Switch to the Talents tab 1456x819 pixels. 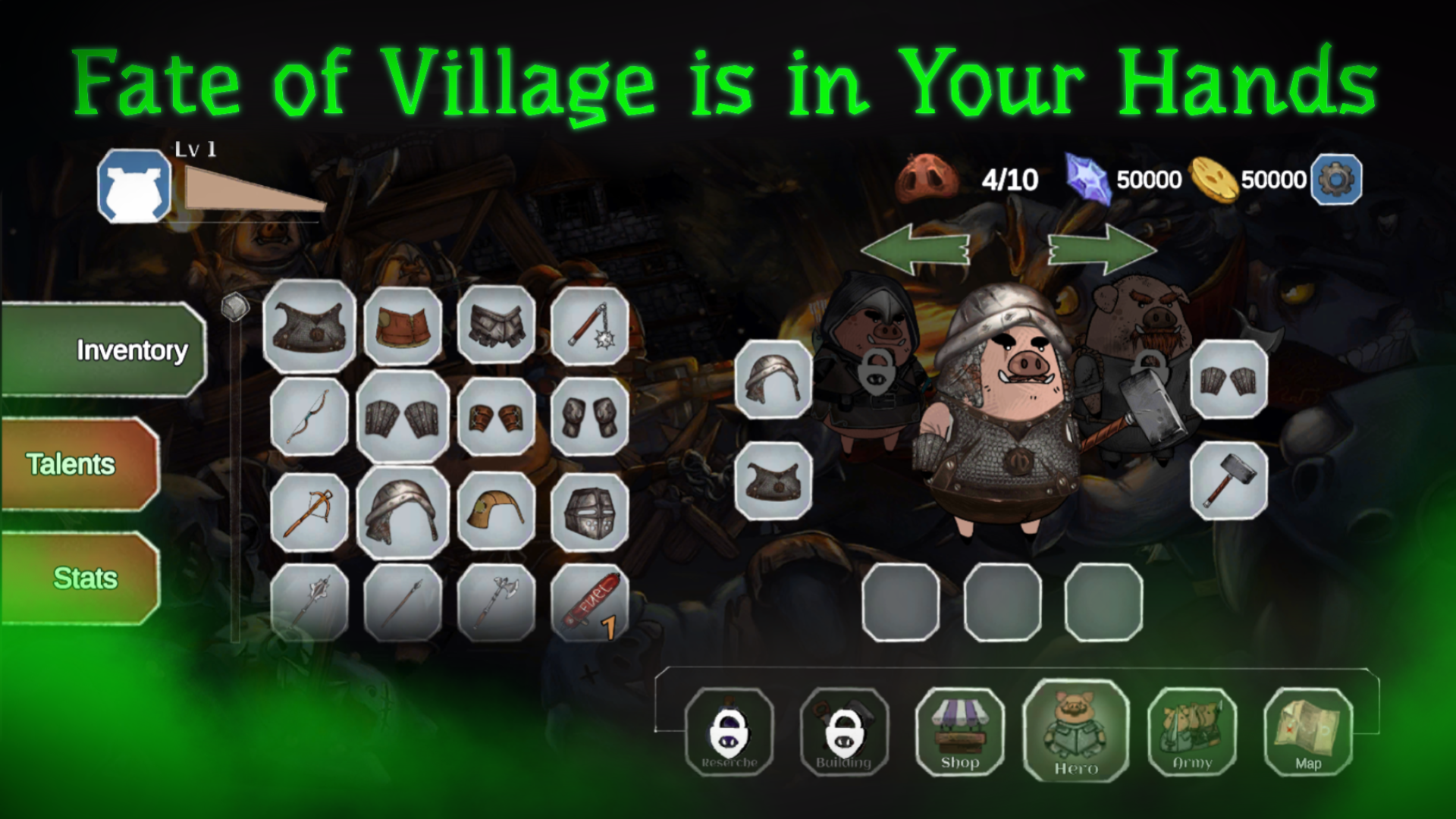(71, 465)
